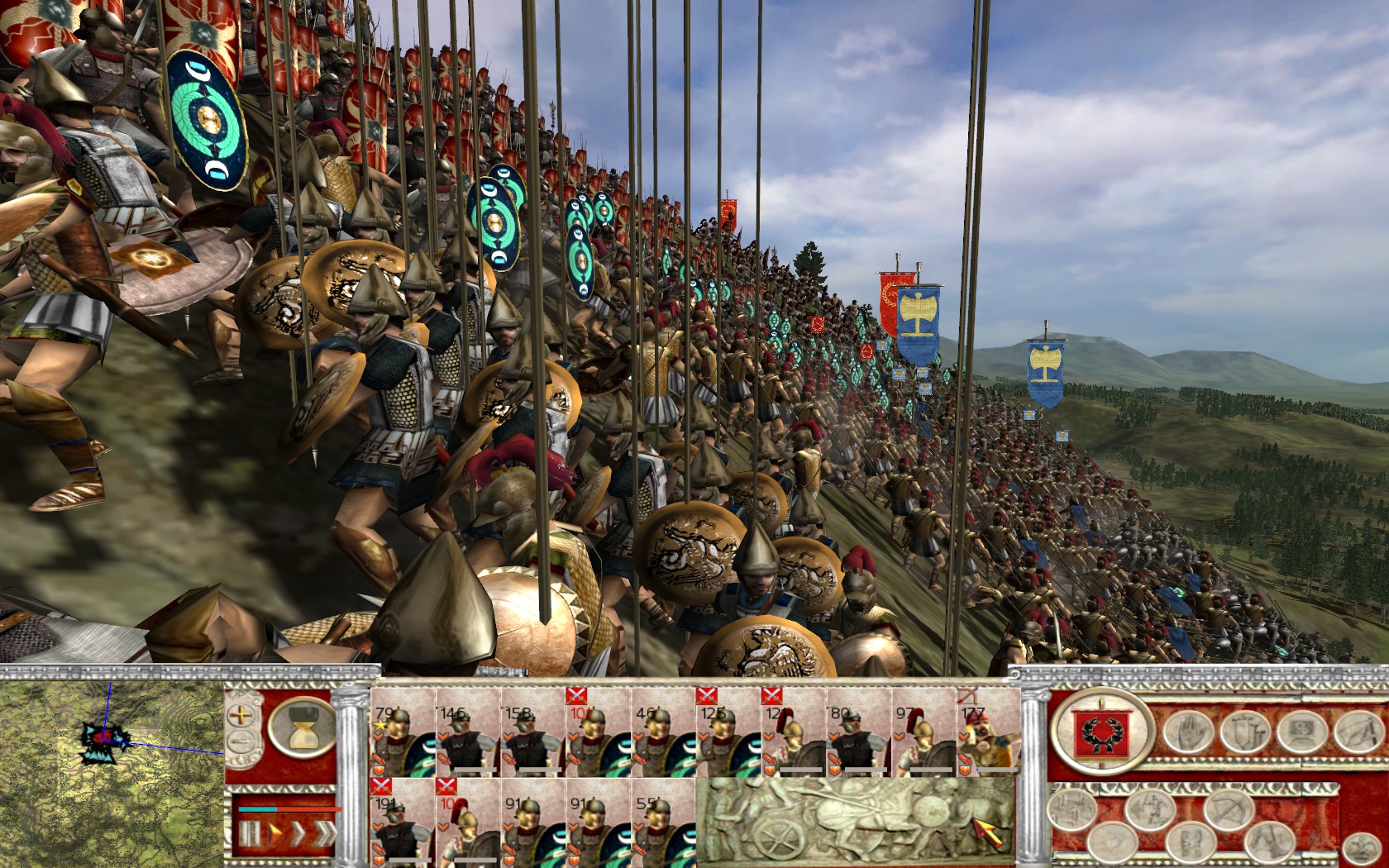Viewport: 1389px width, 868px height.
Task: Click the running soldier order button
Action: (x=1150, y=810)
